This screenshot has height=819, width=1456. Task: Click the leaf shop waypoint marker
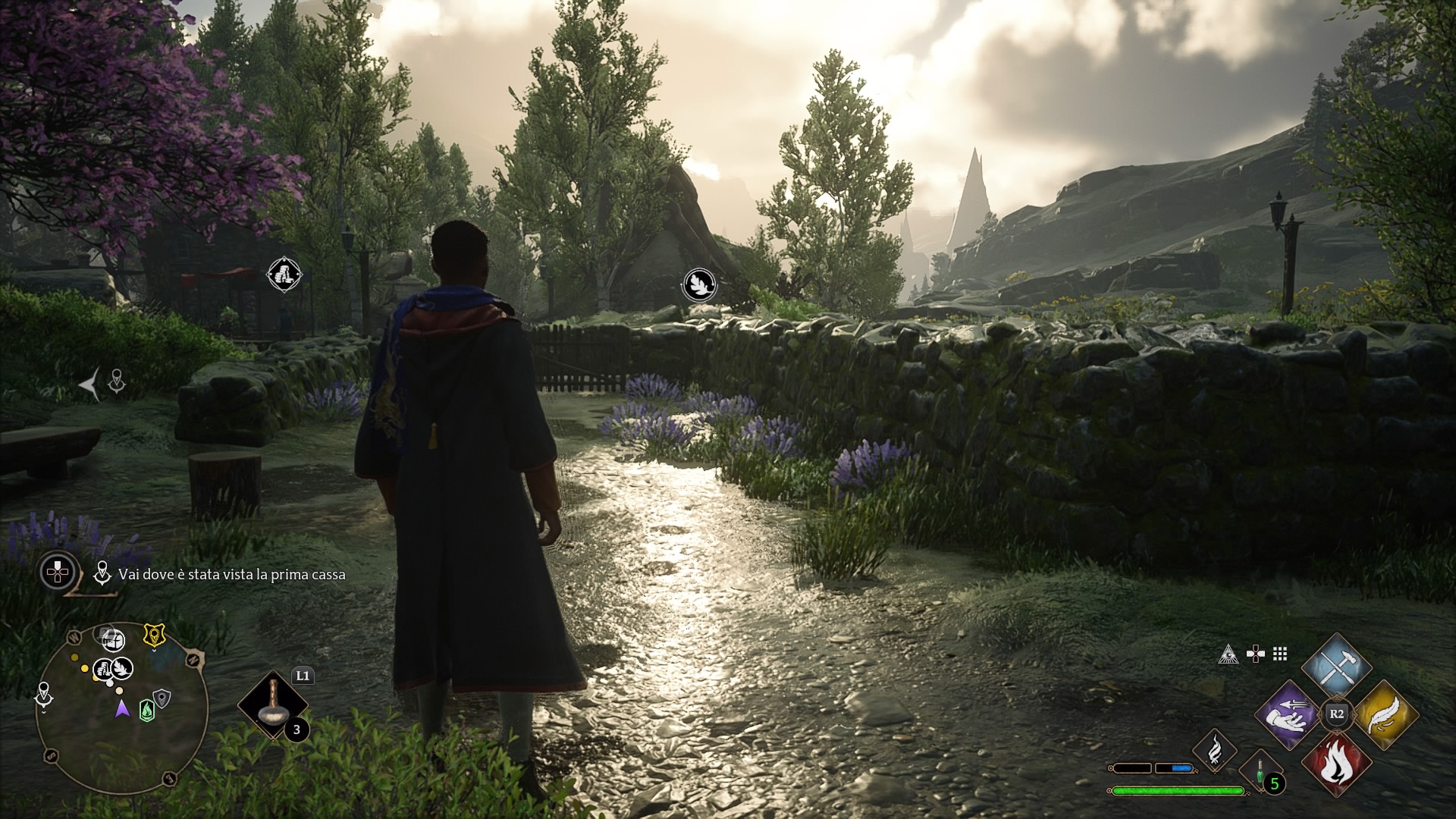pos(699,285)
